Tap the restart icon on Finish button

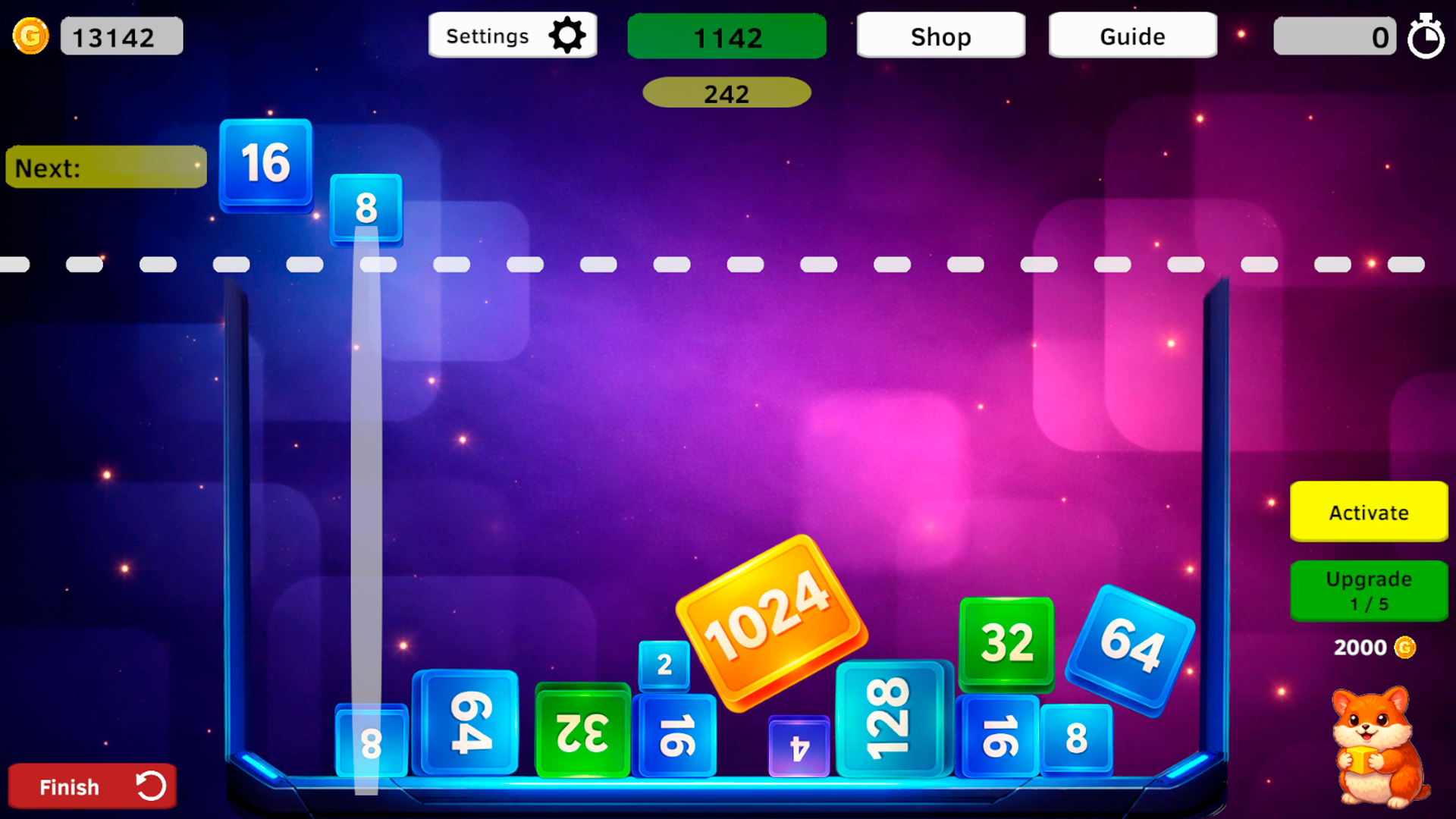tap(150, 786)
